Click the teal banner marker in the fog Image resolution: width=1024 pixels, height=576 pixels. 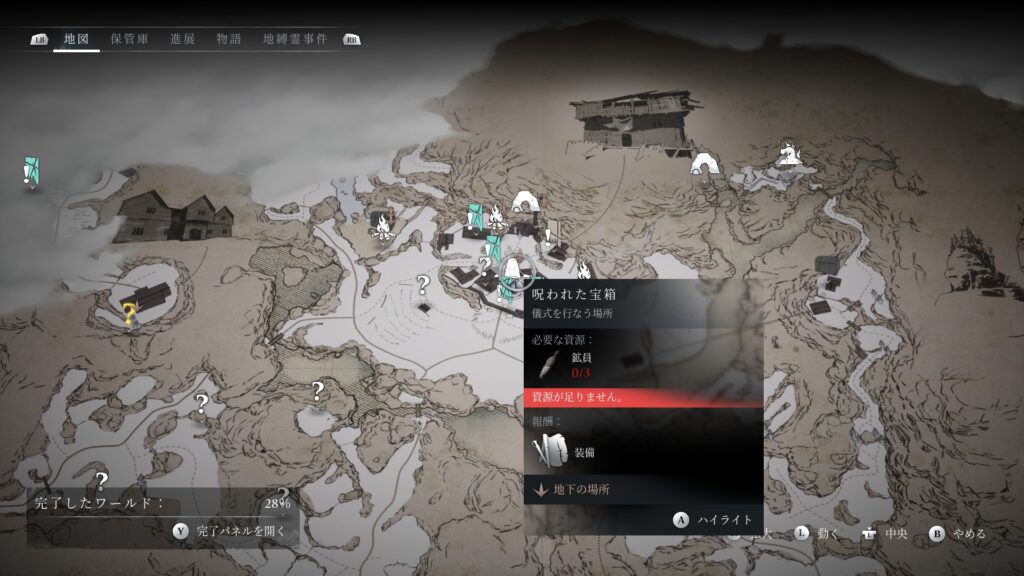coord(32,172)
